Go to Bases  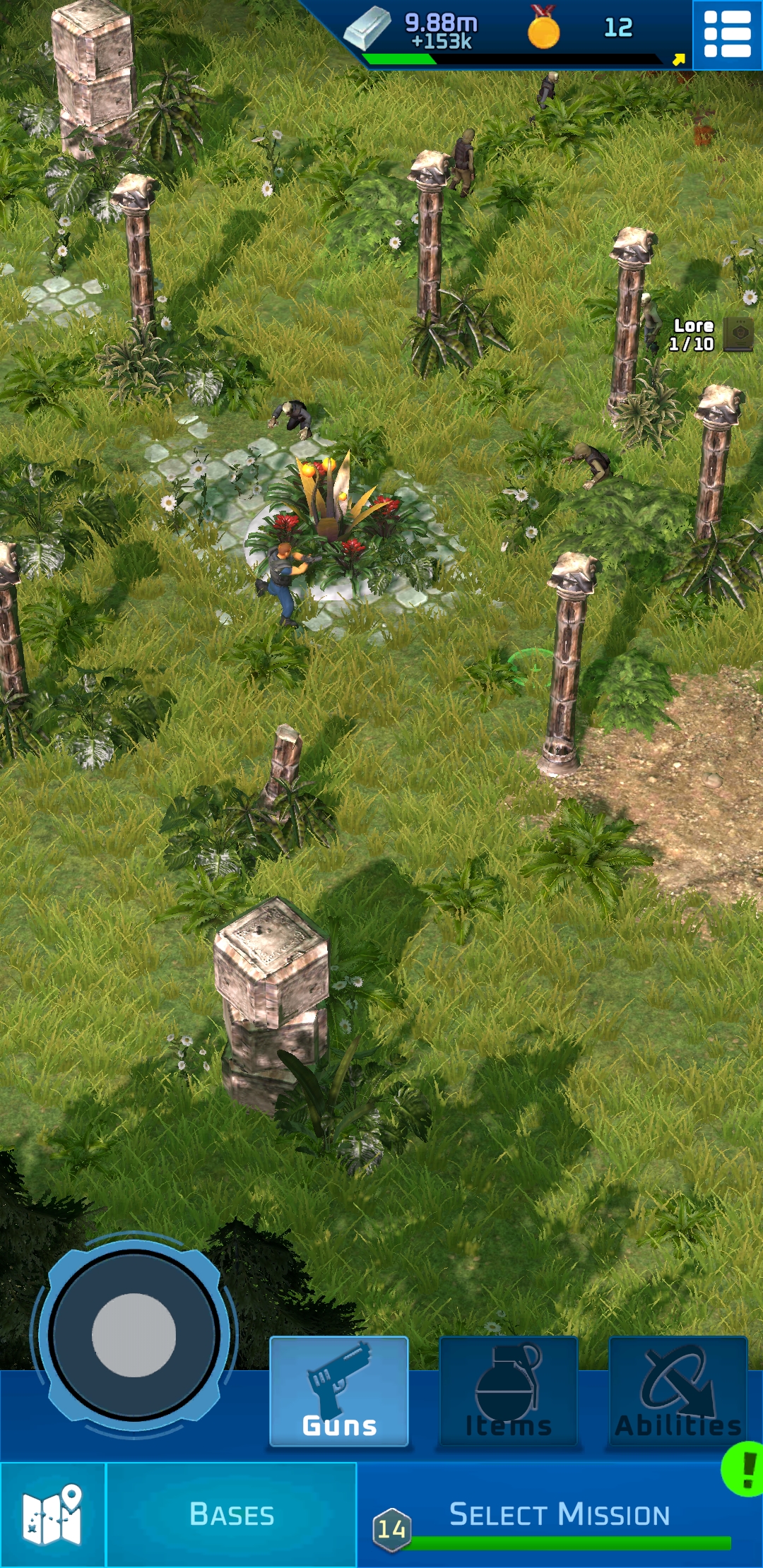[232, 1514]
